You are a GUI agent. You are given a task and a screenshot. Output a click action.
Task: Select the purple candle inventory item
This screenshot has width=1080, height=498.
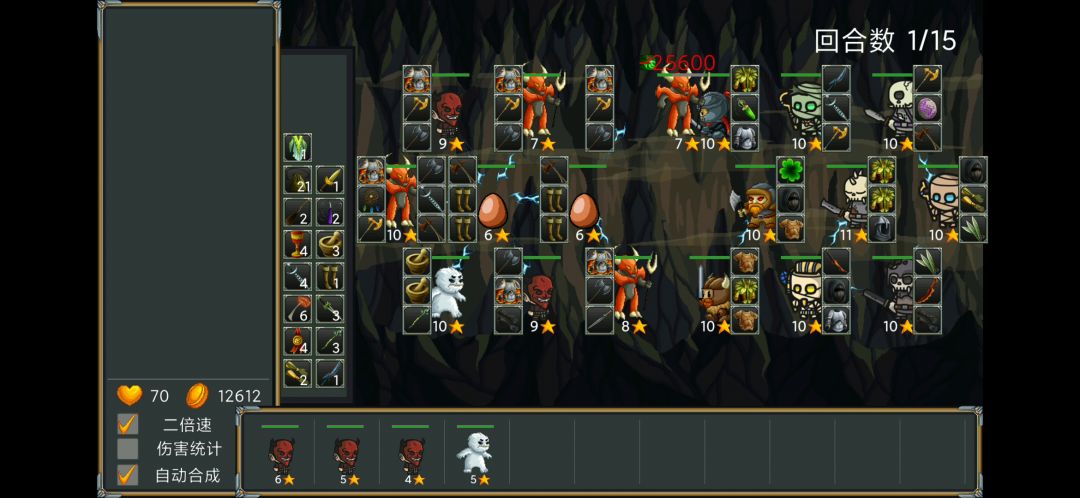(330, 212)
